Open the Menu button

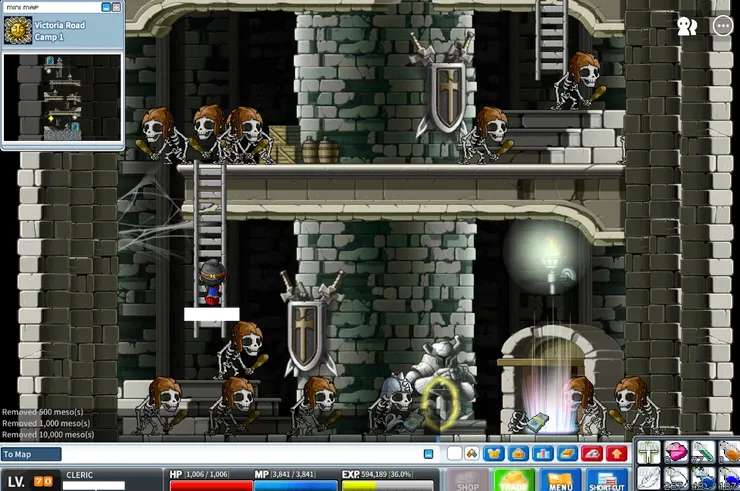pos(560,481)
